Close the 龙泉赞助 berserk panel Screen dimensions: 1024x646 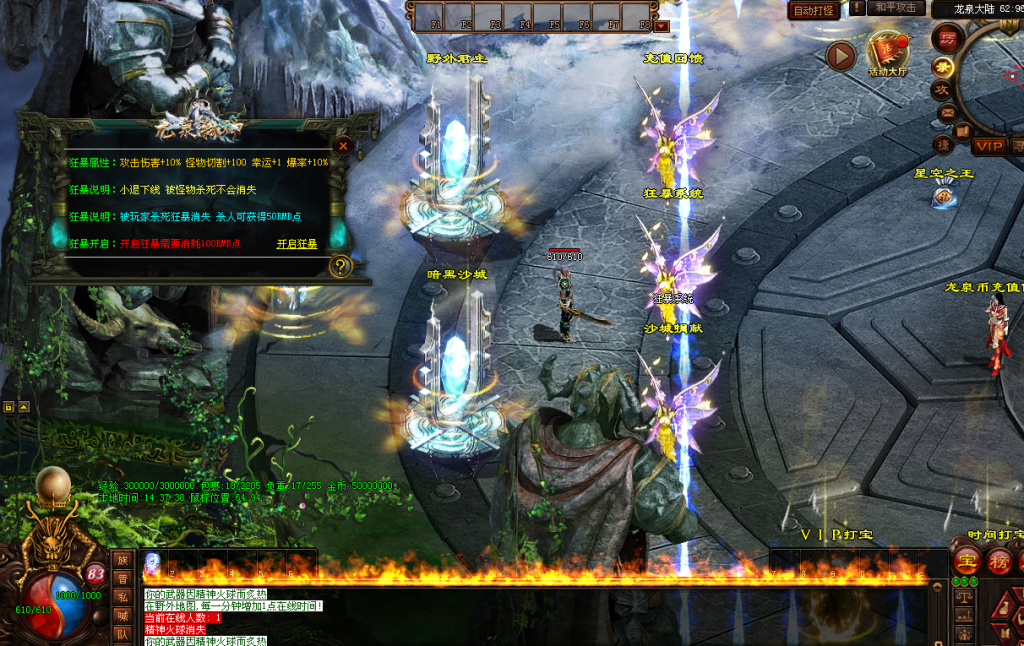pyautogui.click(x=343, y=146)
